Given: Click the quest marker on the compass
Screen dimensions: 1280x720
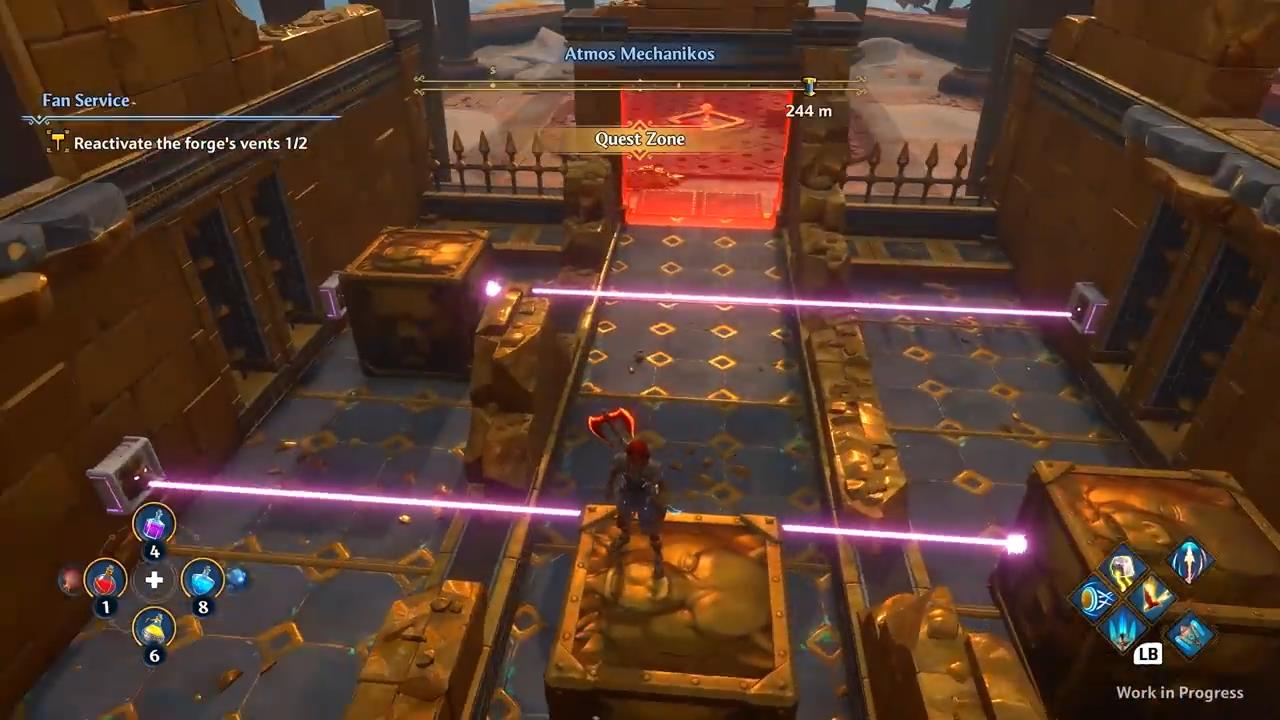Looking at the screenshot, I should pos(809,87).
